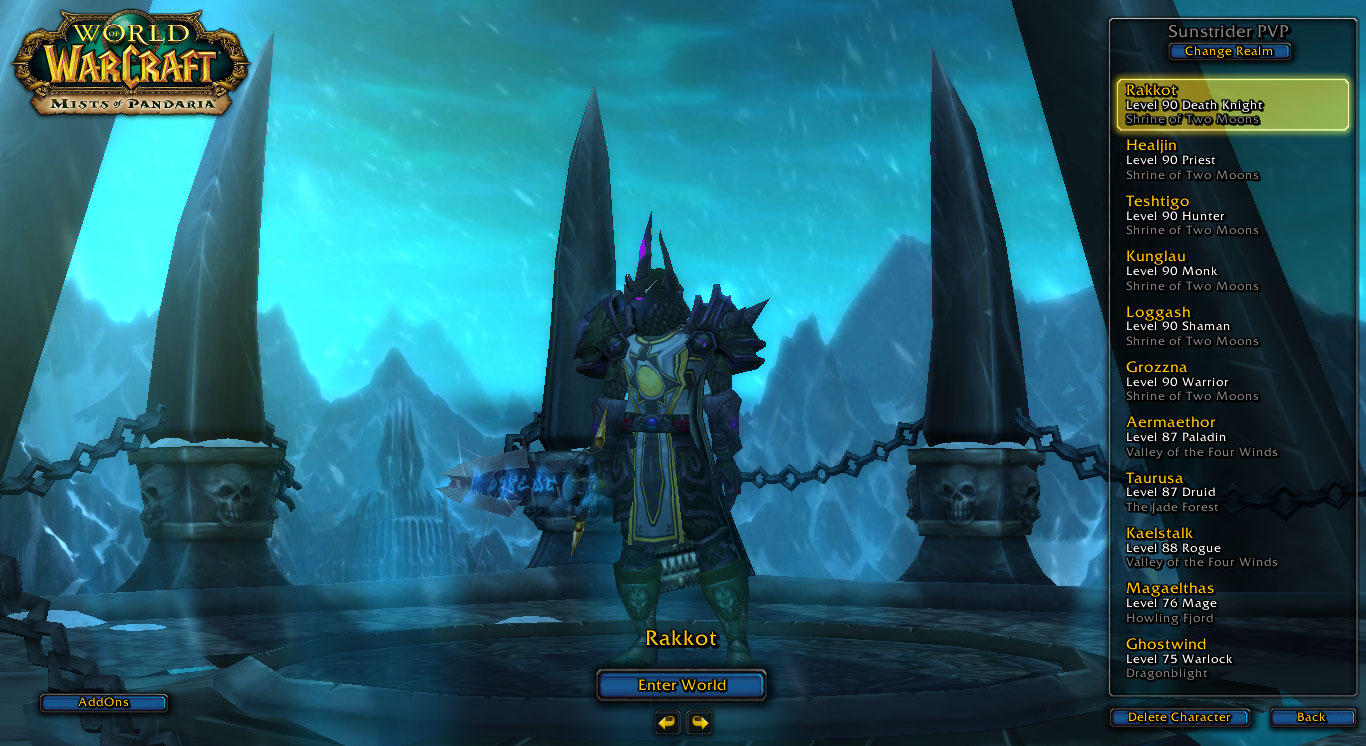The height and width of the screenshot is (746, 1366).
Task: Click Change Realm under Sunstrider PVP
Action: coord(1229,51)
